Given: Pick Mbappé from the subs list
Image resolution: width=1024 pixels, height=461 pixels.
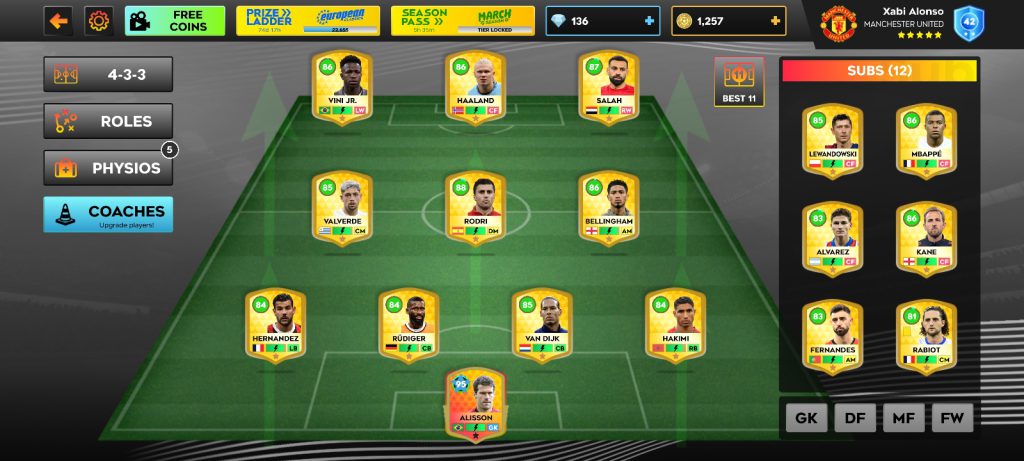Looking at the screenshot, I should pyautogui.click(x=925, y=138).
